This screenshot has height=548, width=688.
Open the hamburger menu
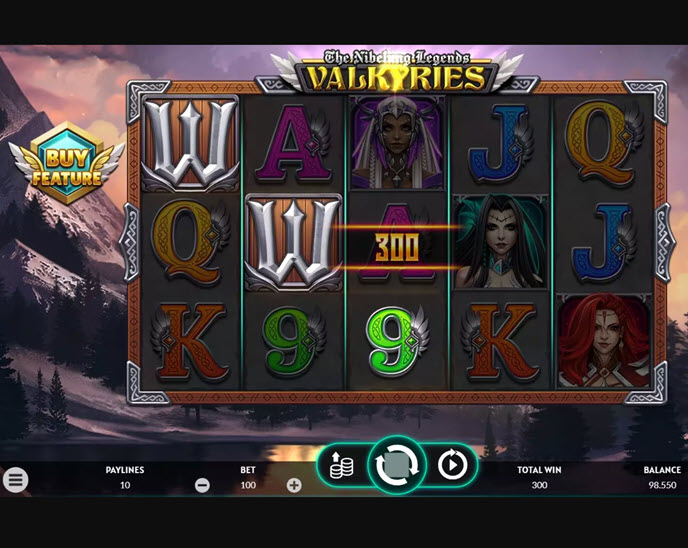(15, 480)
